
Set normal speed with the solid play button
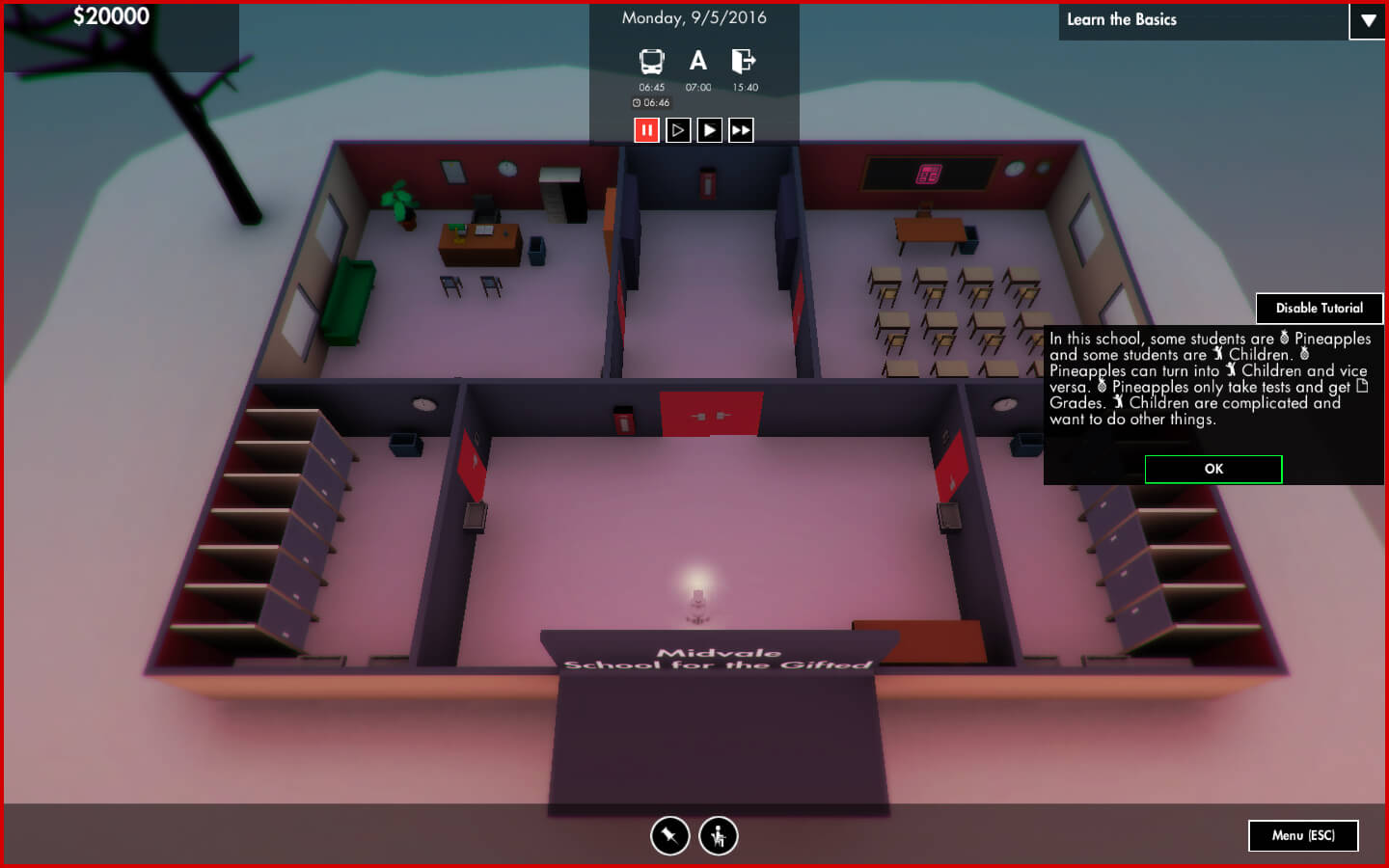point(710,130)
